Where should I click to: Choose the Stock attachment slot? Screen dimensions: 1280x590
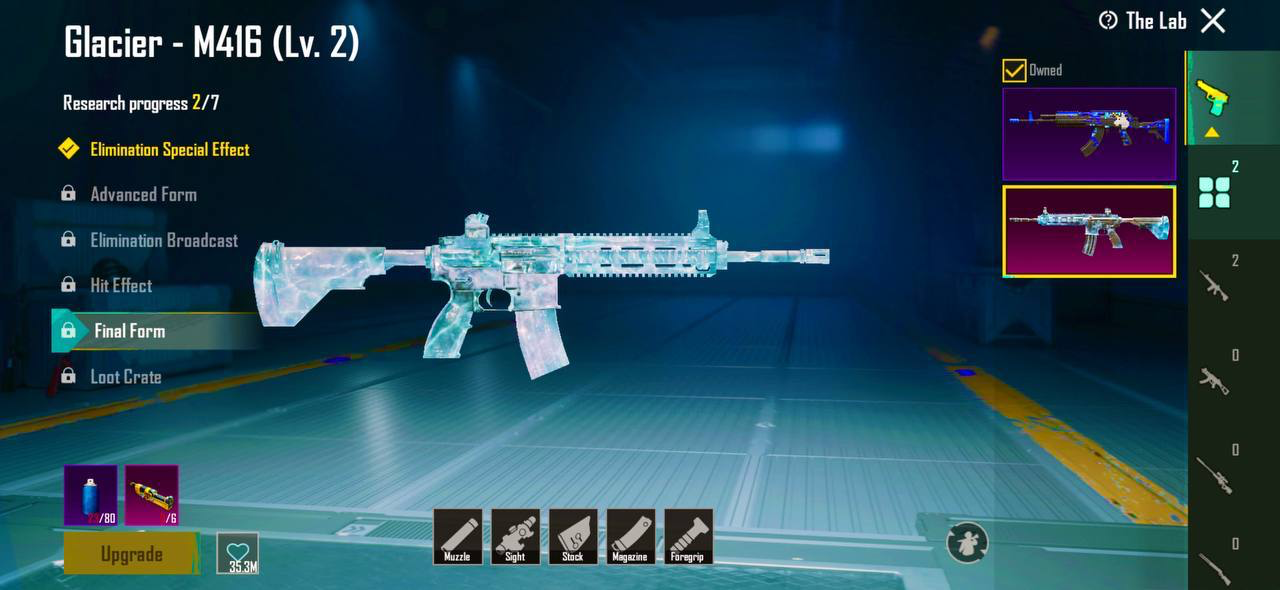click(573, 537)
